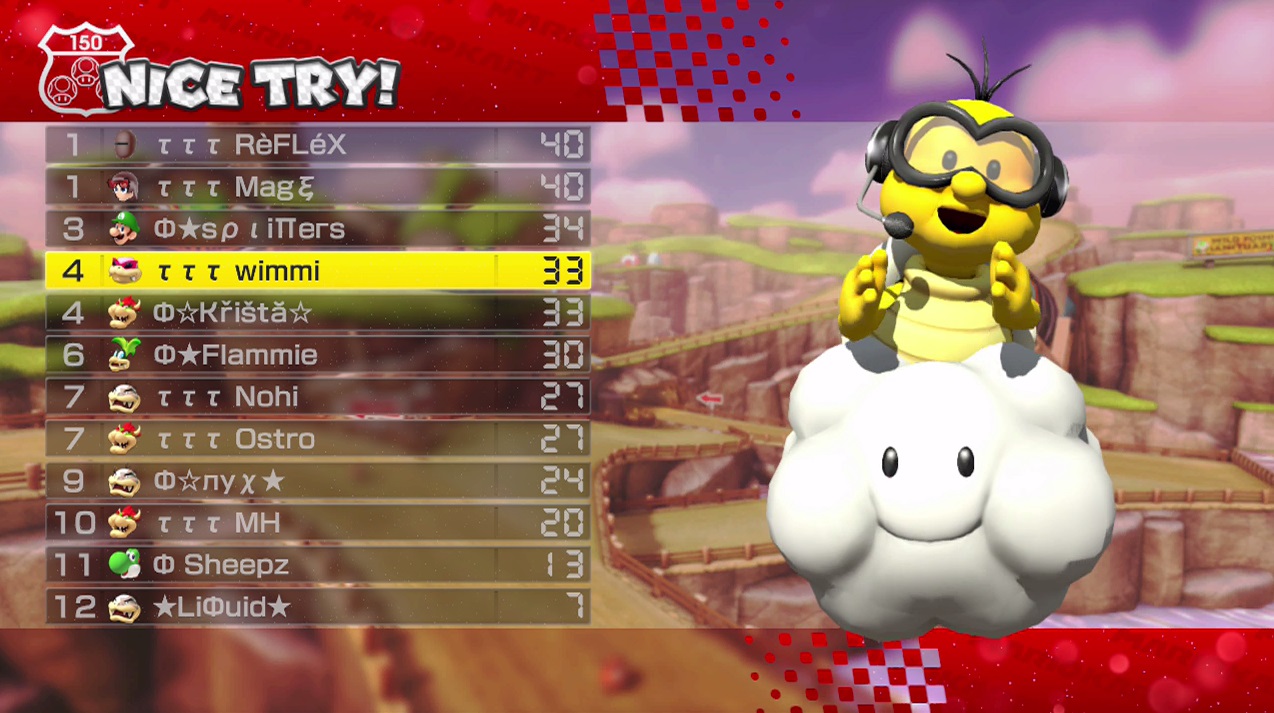1274x713 pixels.
Task: Click the highlighted wimmi row
Action: [x=318, y=271]
